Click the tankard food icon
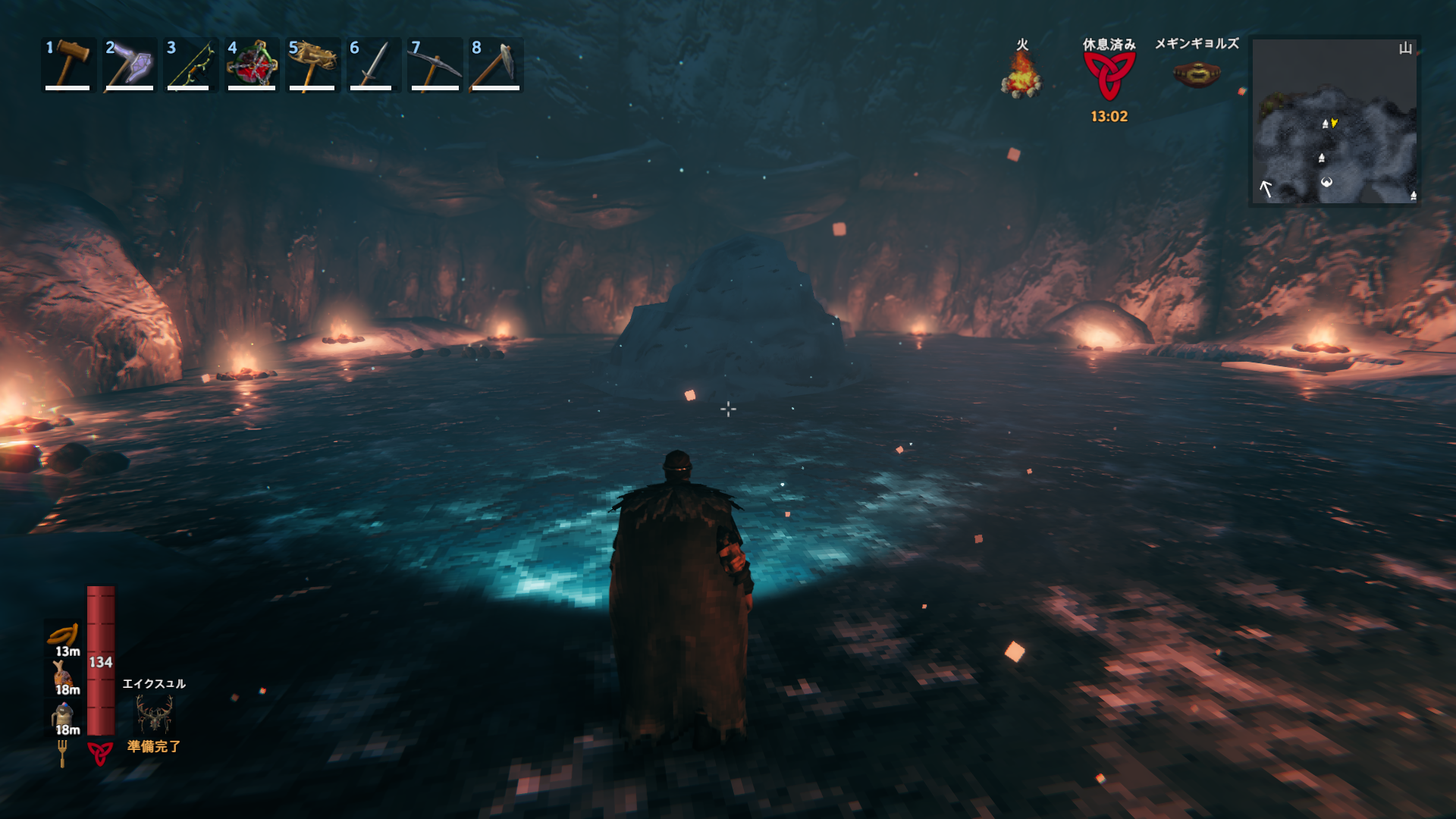The height and width of the screenshot is (819, 1456). (x=62, y=714)
